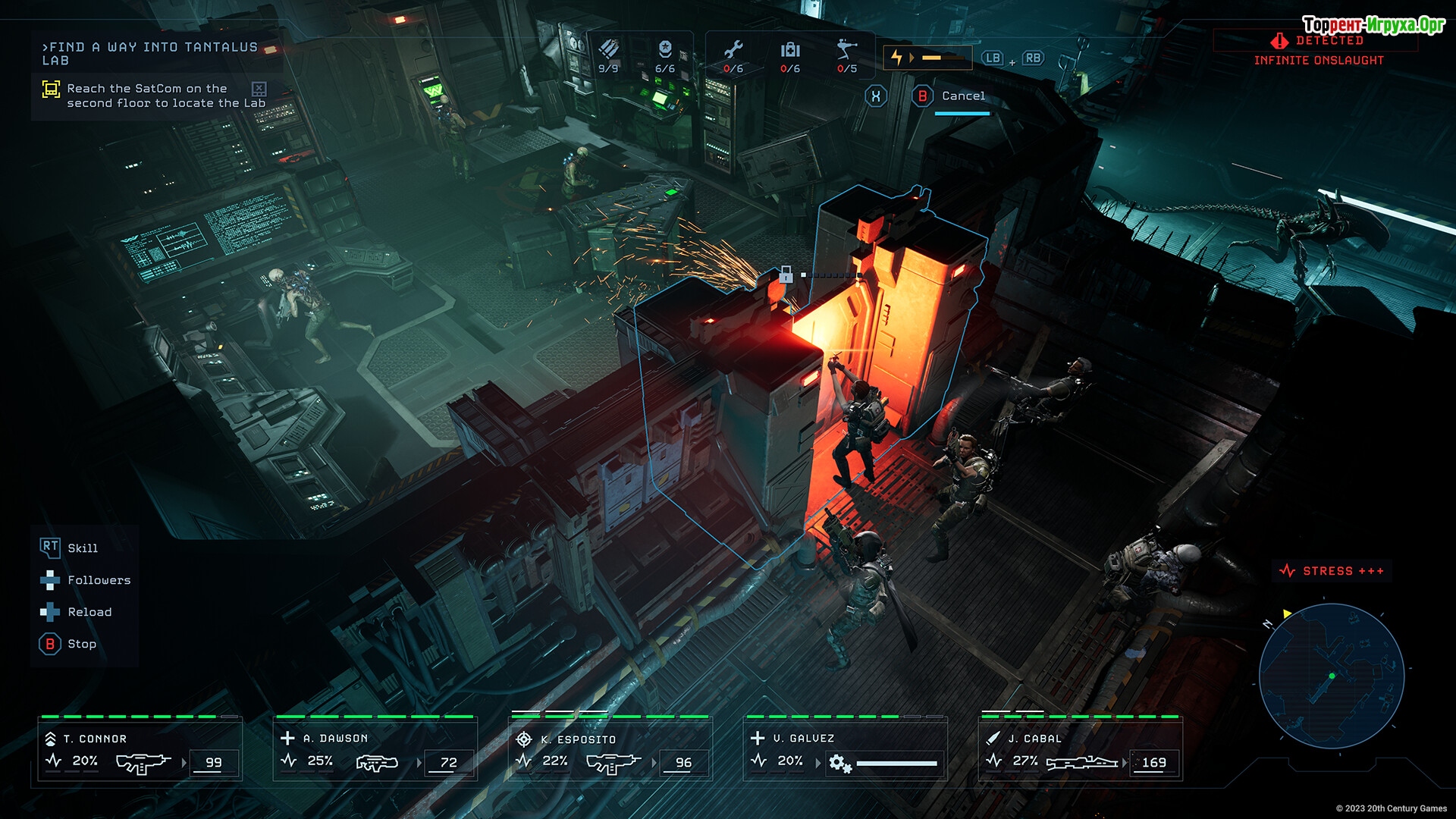1456x819 pixels.
Task: Click the Stop command
Action: pyautogui.click(x=81, y=644)
